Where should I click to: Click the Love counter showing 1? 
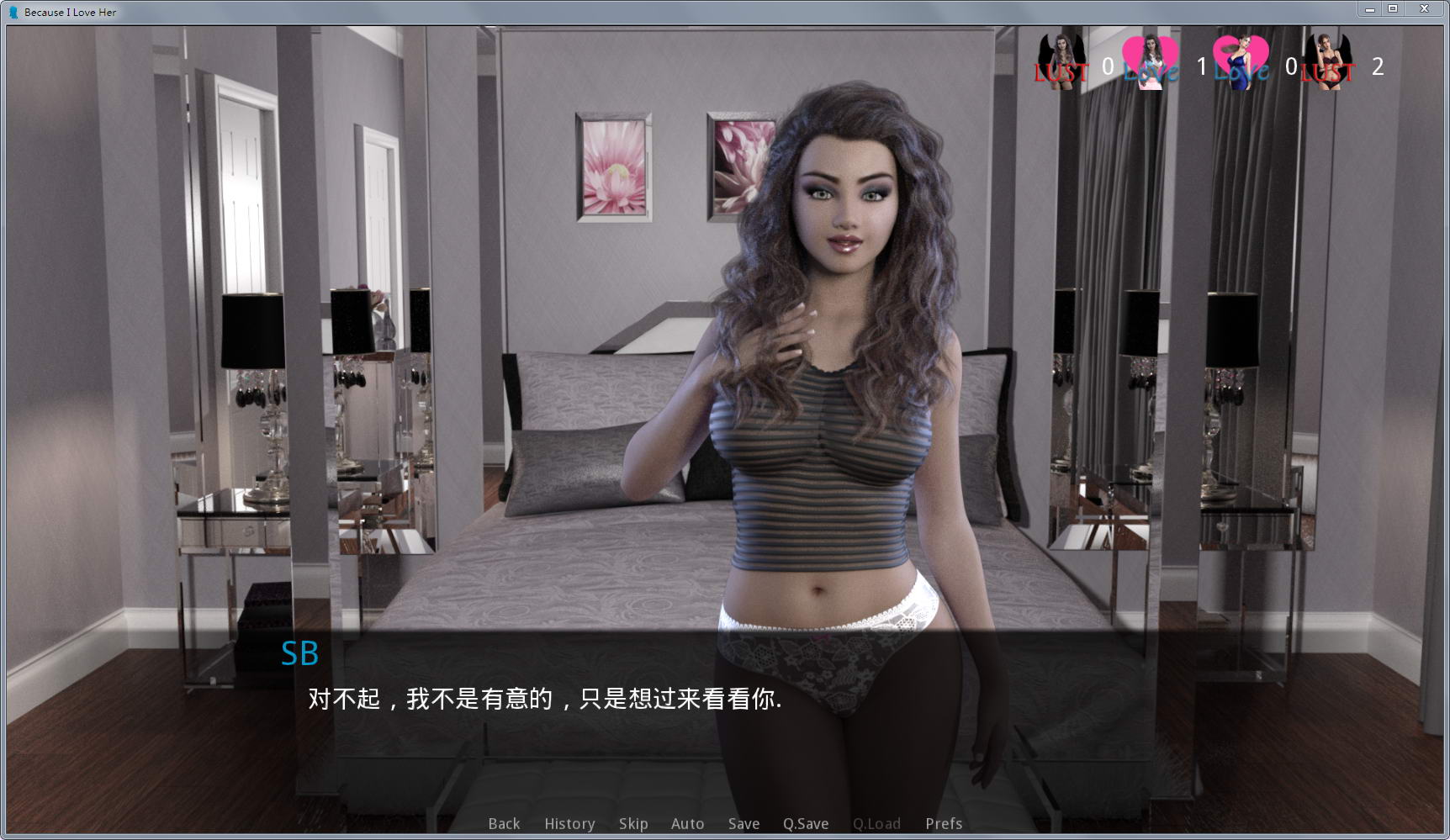(1201, 66)
